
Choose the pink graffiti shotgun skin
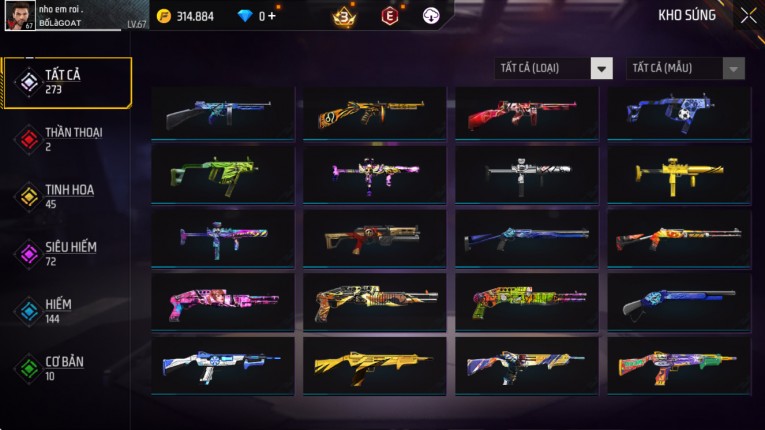(x=223, y=302)
